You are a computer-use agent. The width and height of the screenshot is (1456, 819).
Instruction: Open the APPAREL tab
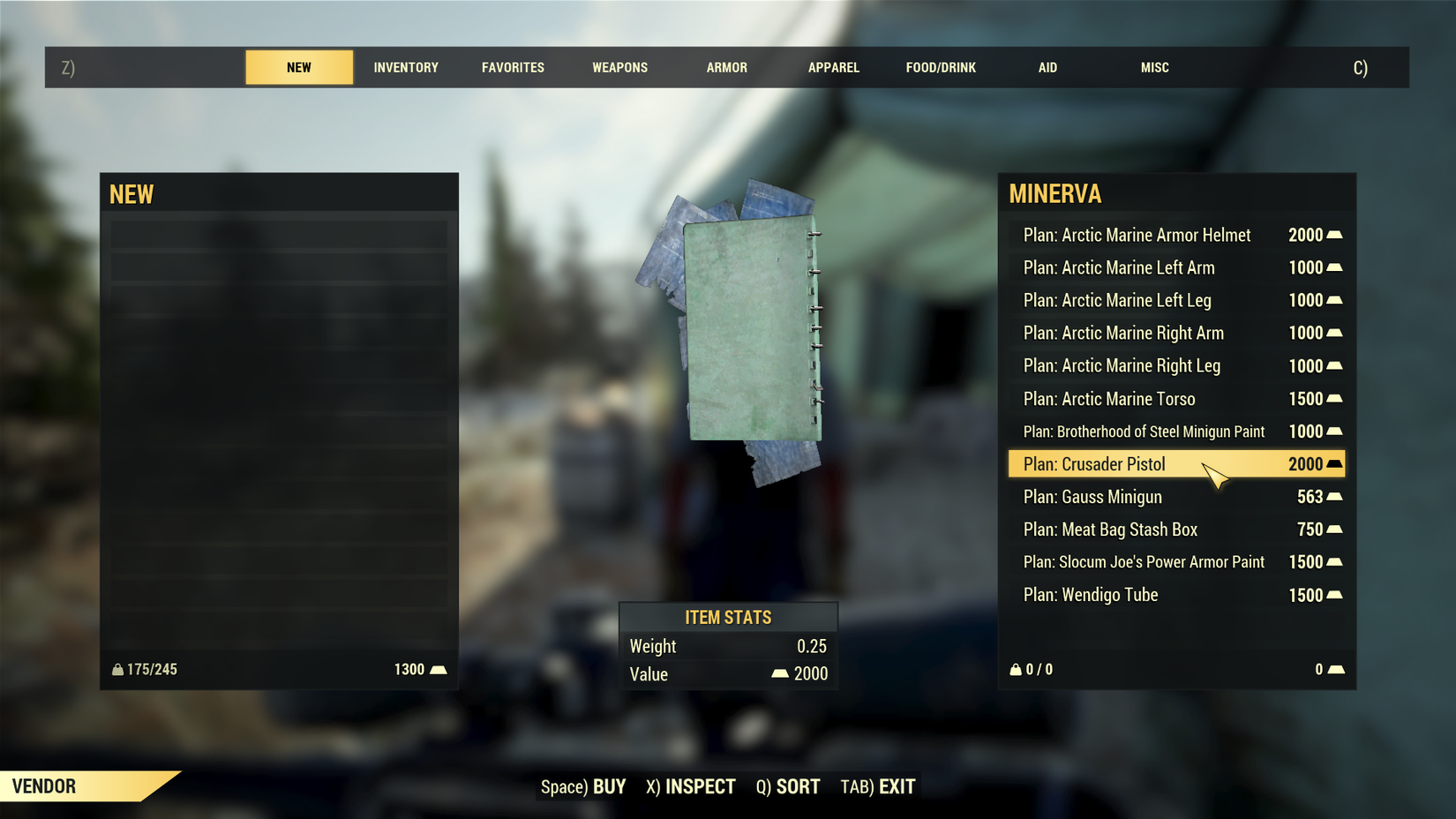[x=833, y=67]
